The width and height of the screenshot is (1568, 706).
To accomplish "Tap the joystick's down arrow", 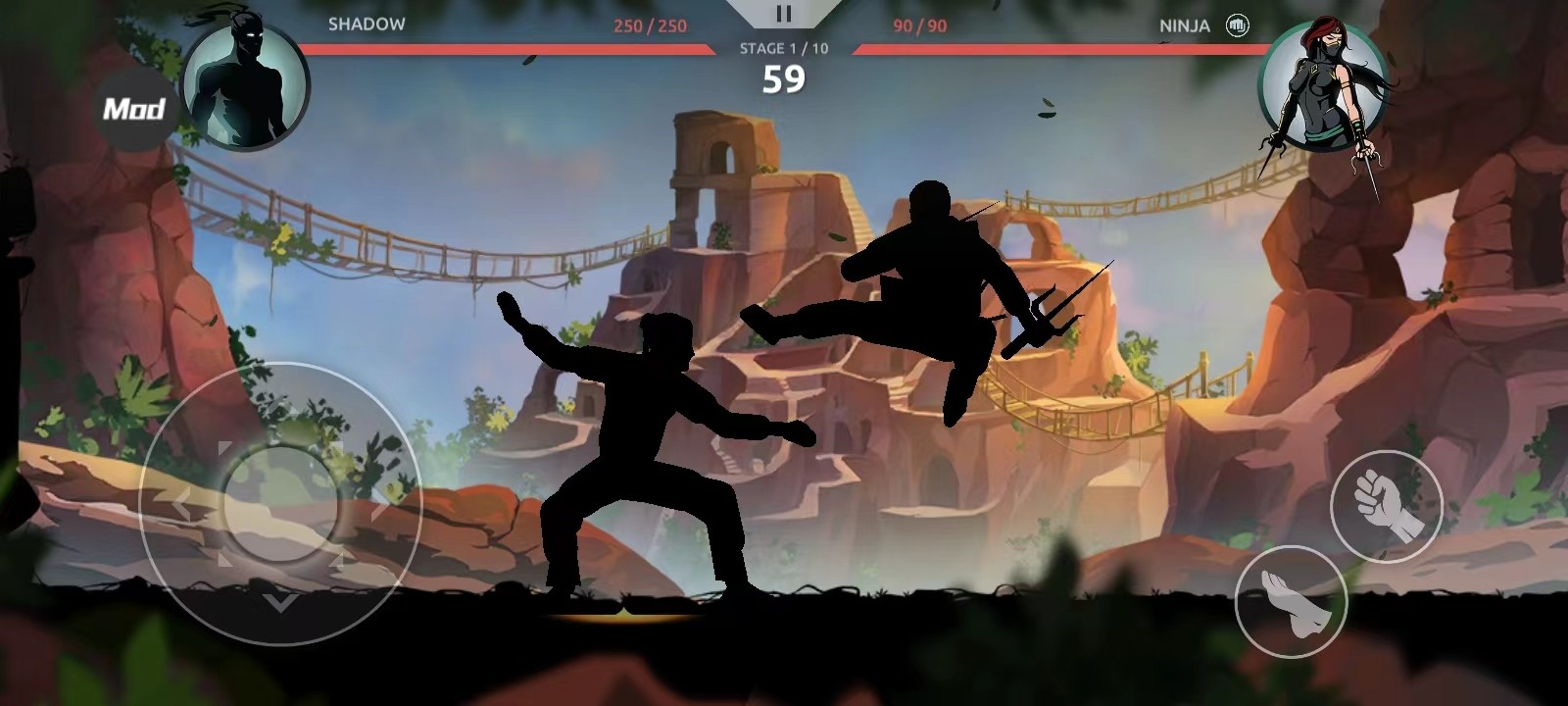I will [281, 600].
